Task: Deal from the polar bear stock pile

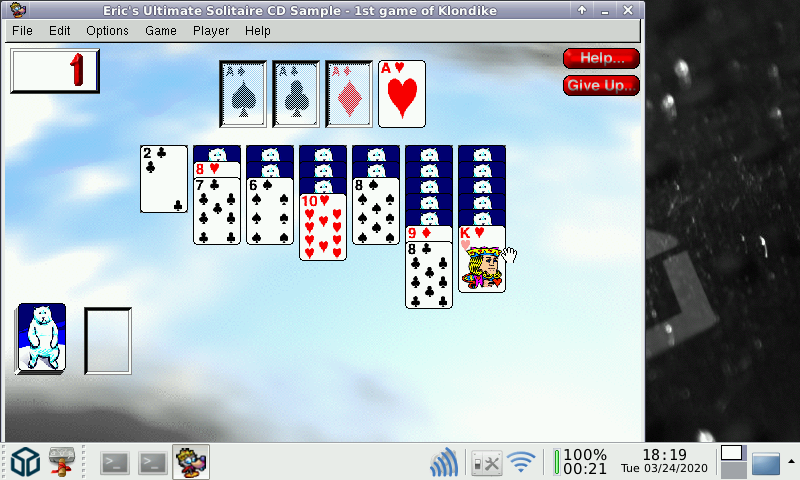Action: pyautogui.click(x=42, y=339)
